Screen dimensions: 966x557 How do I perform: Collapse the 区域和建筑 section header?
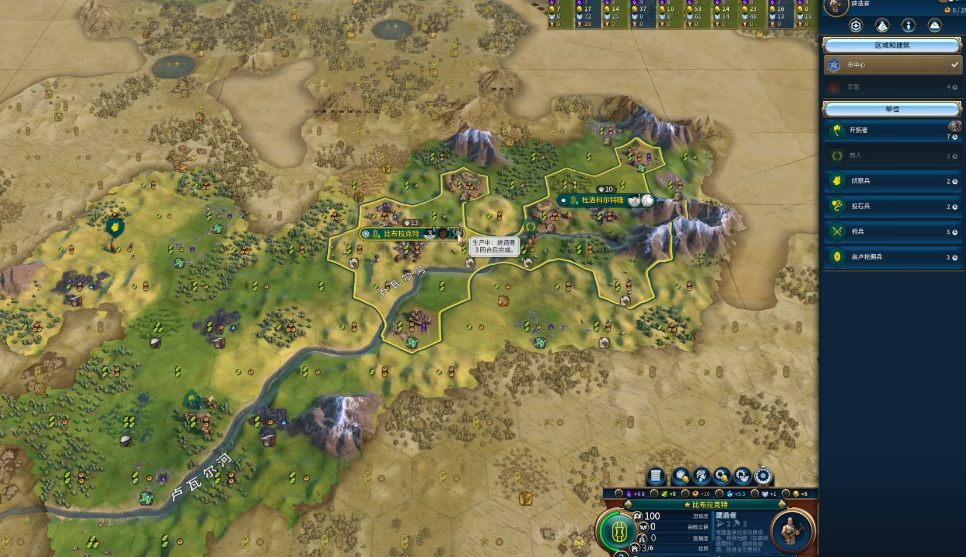[x=893, y=45]
